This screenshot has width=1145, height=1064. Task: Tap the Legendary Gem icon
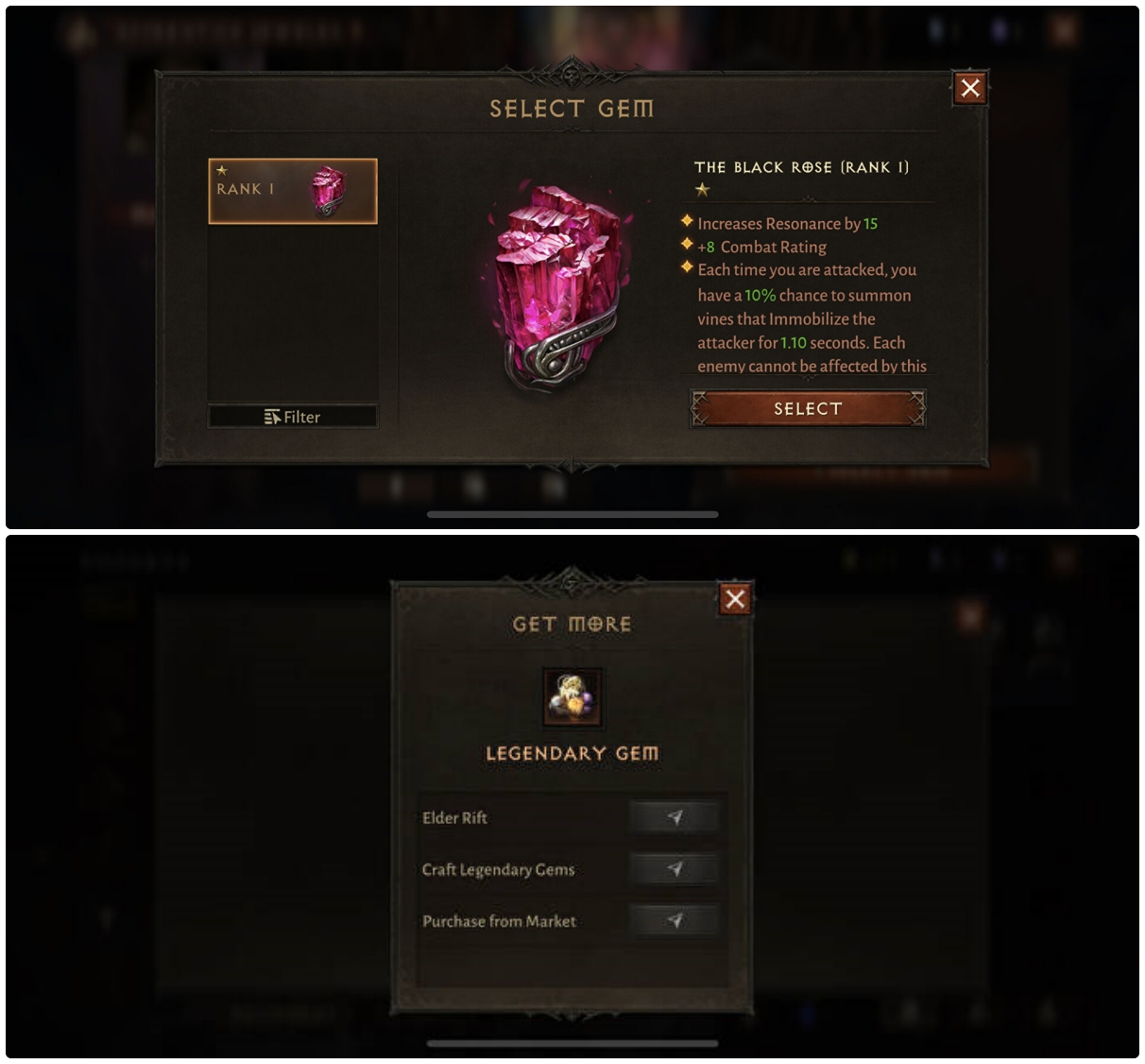(x=572, y=697)
